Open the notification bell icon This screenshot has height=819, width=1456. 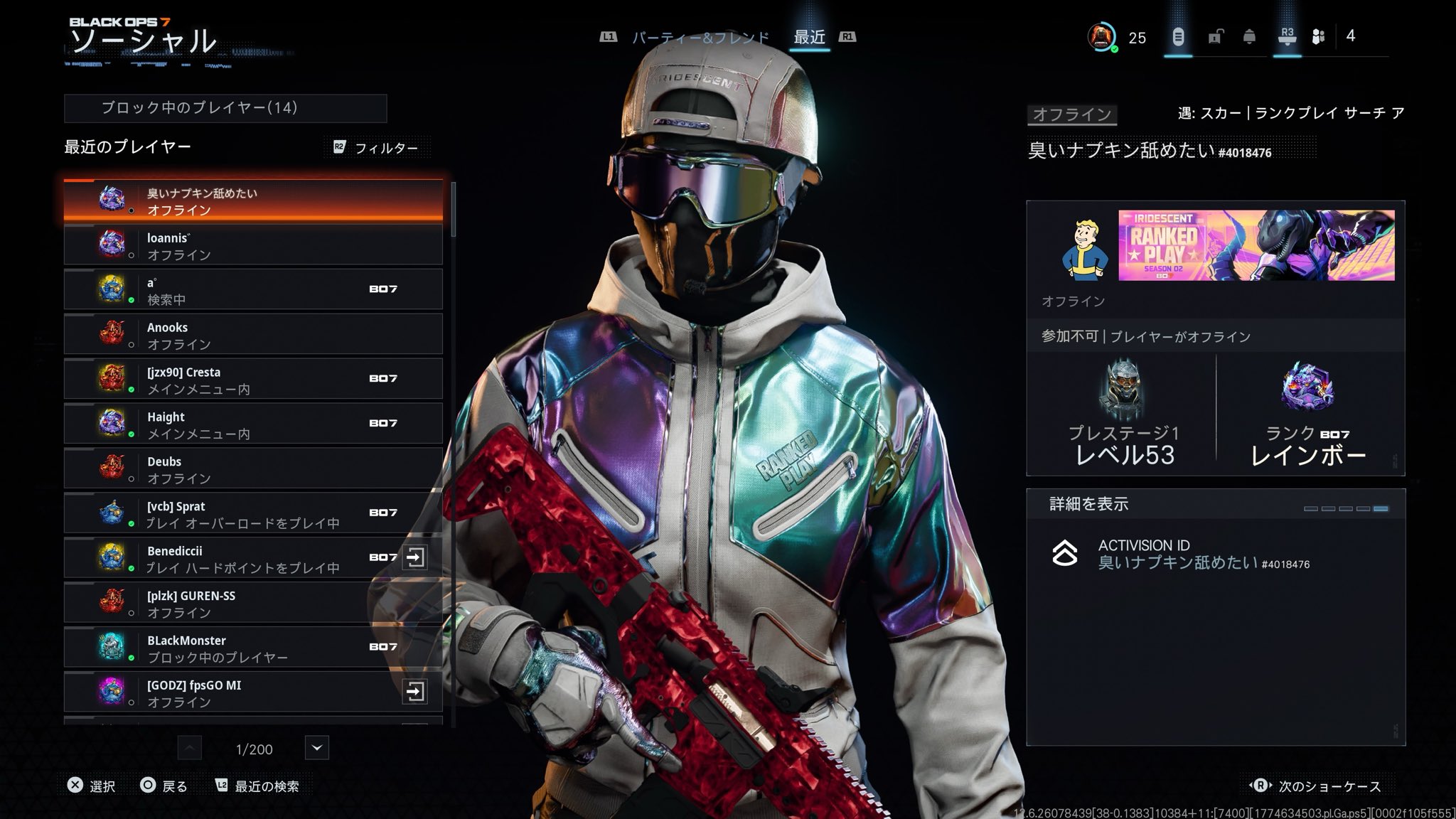pos(1249,37)
